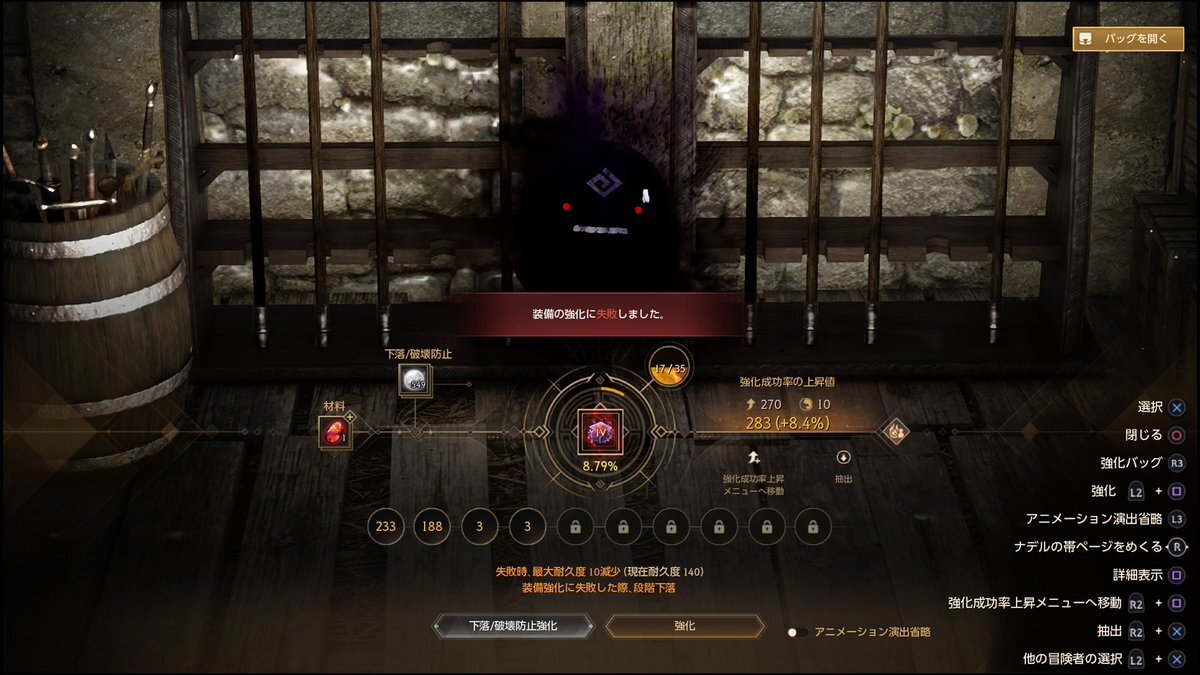Toggle the アニメーション演出省略 switch

pyautogui.click(x=797, y=632)
